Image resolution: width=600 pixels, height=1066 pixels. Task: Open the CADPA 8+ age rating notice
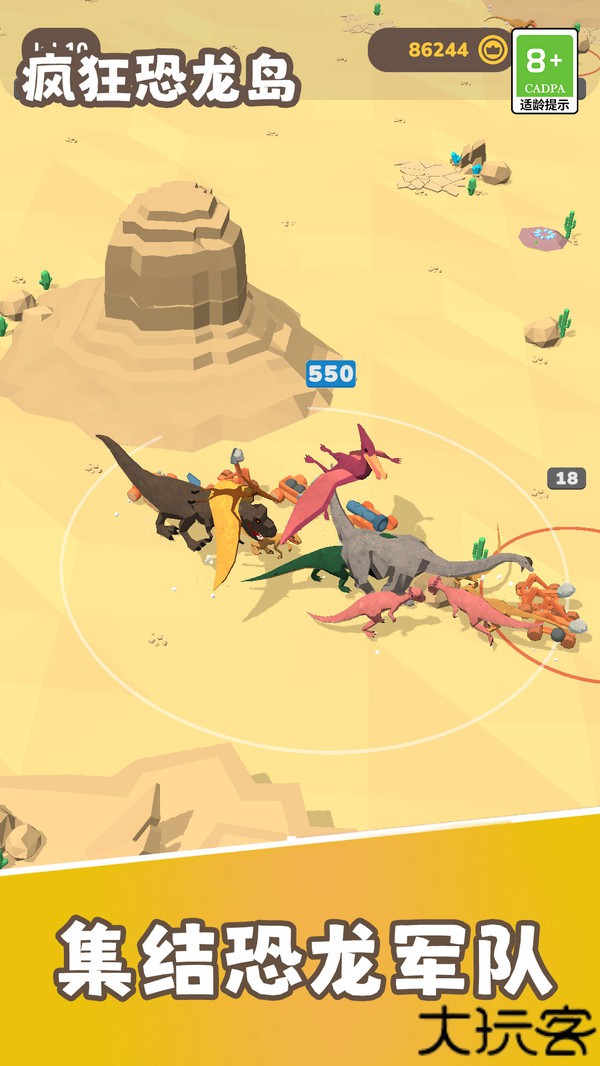(x=545, y=71)
